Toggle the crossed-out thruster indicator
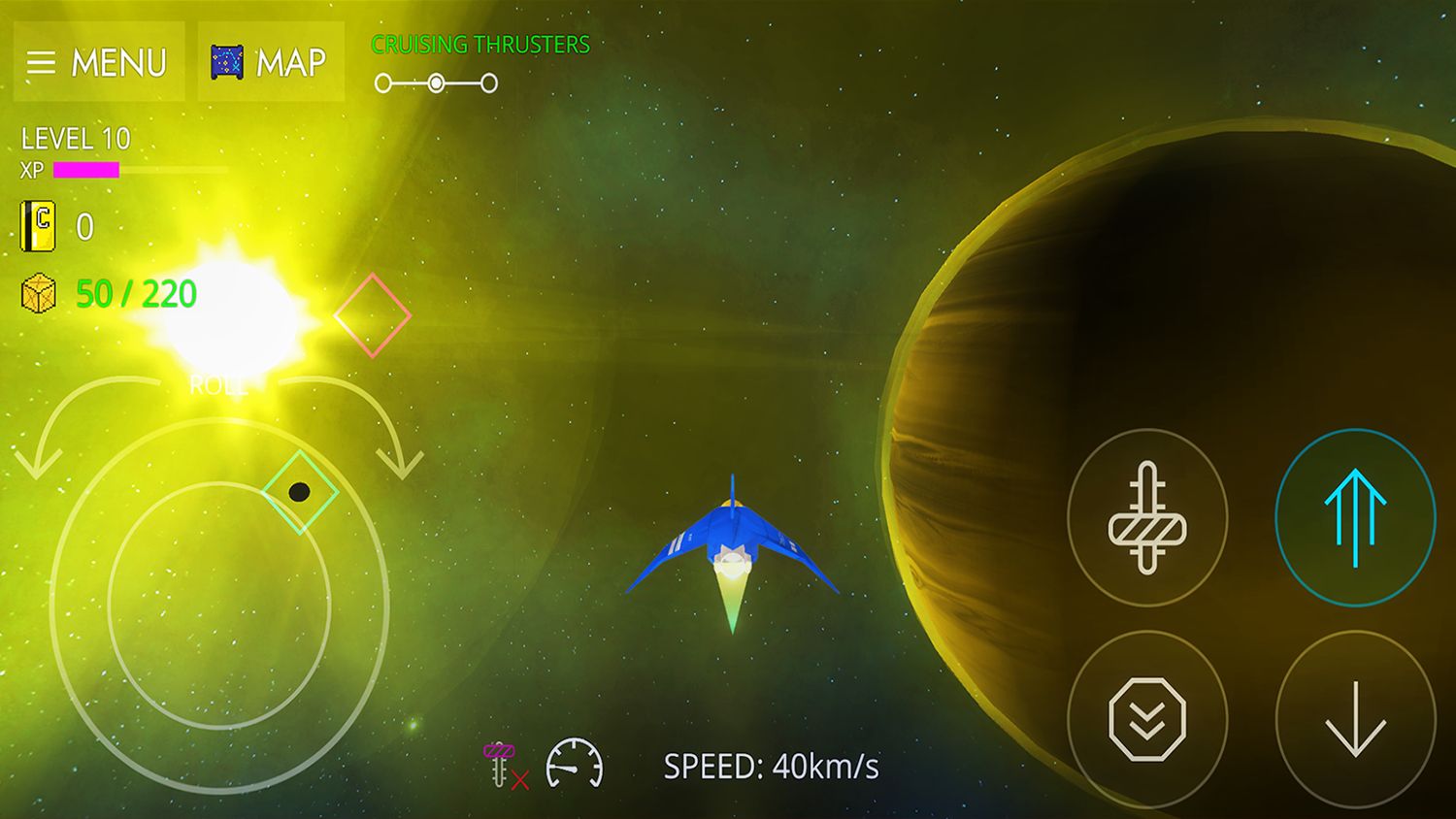Screen dimensions: 1456x819 [500, 766]
